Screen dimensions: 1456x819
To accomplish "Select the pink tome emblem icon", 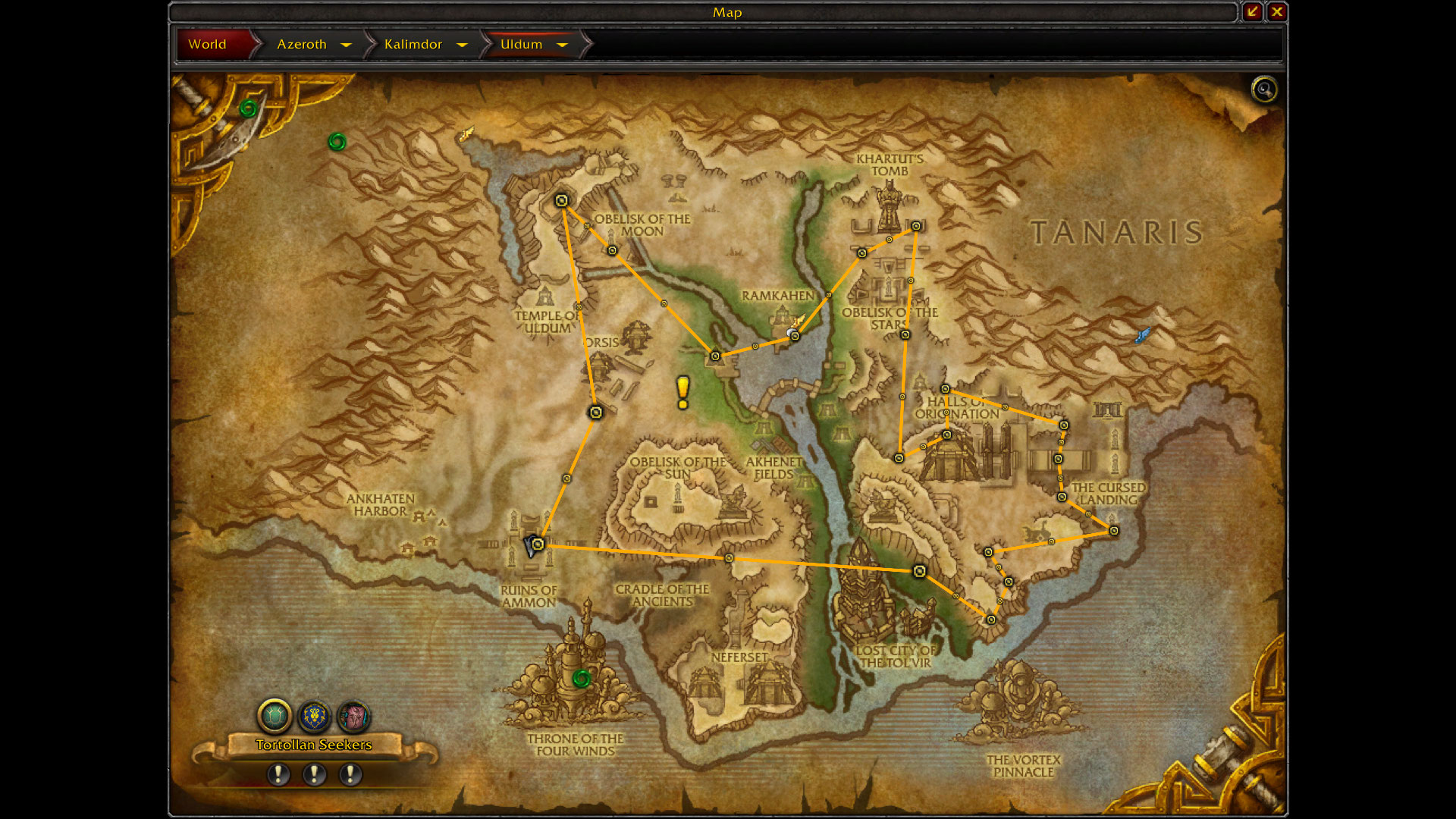I will click(x=353, y=715).
